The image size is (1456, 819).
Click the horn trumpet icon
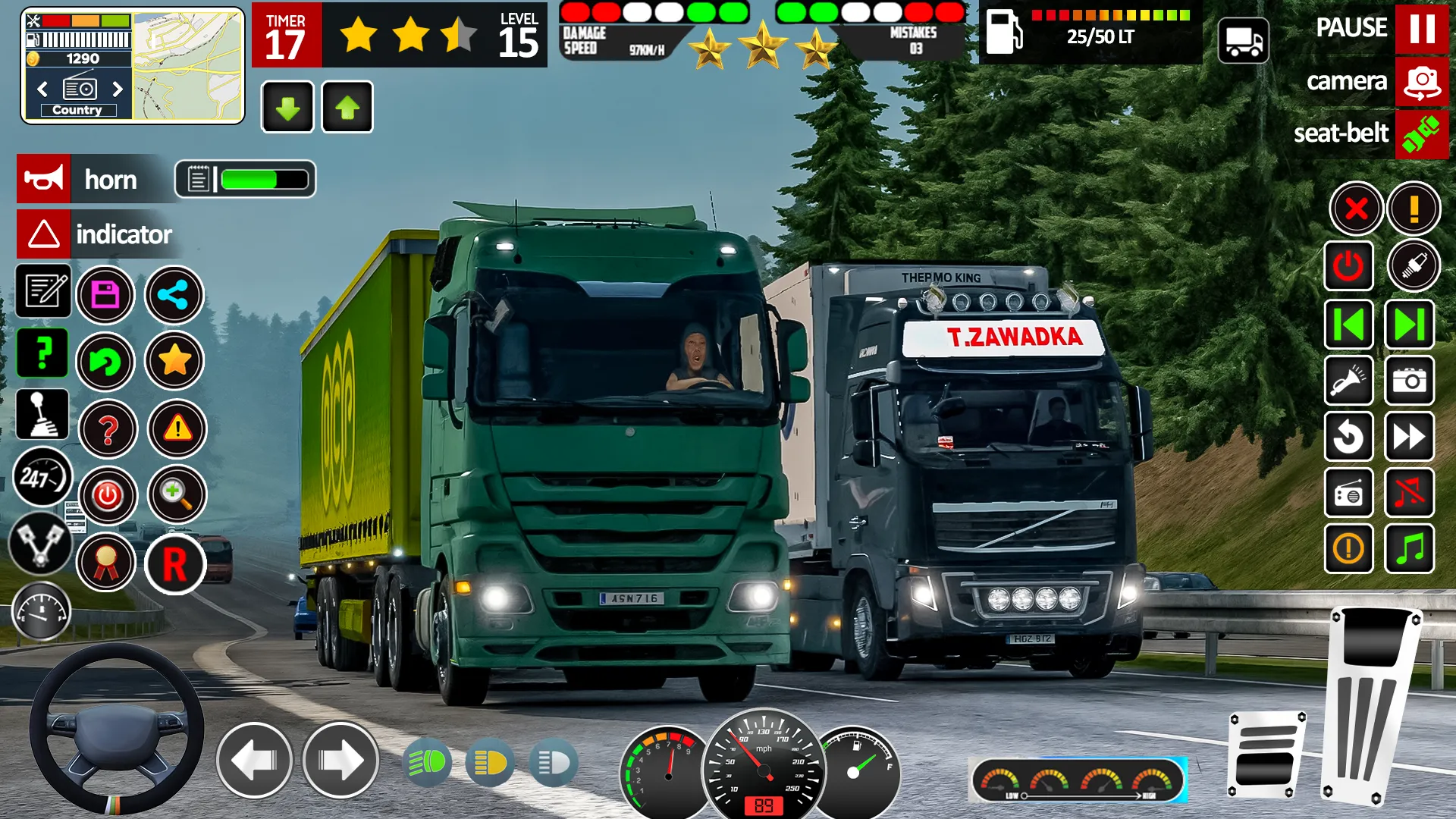(43, 180)
